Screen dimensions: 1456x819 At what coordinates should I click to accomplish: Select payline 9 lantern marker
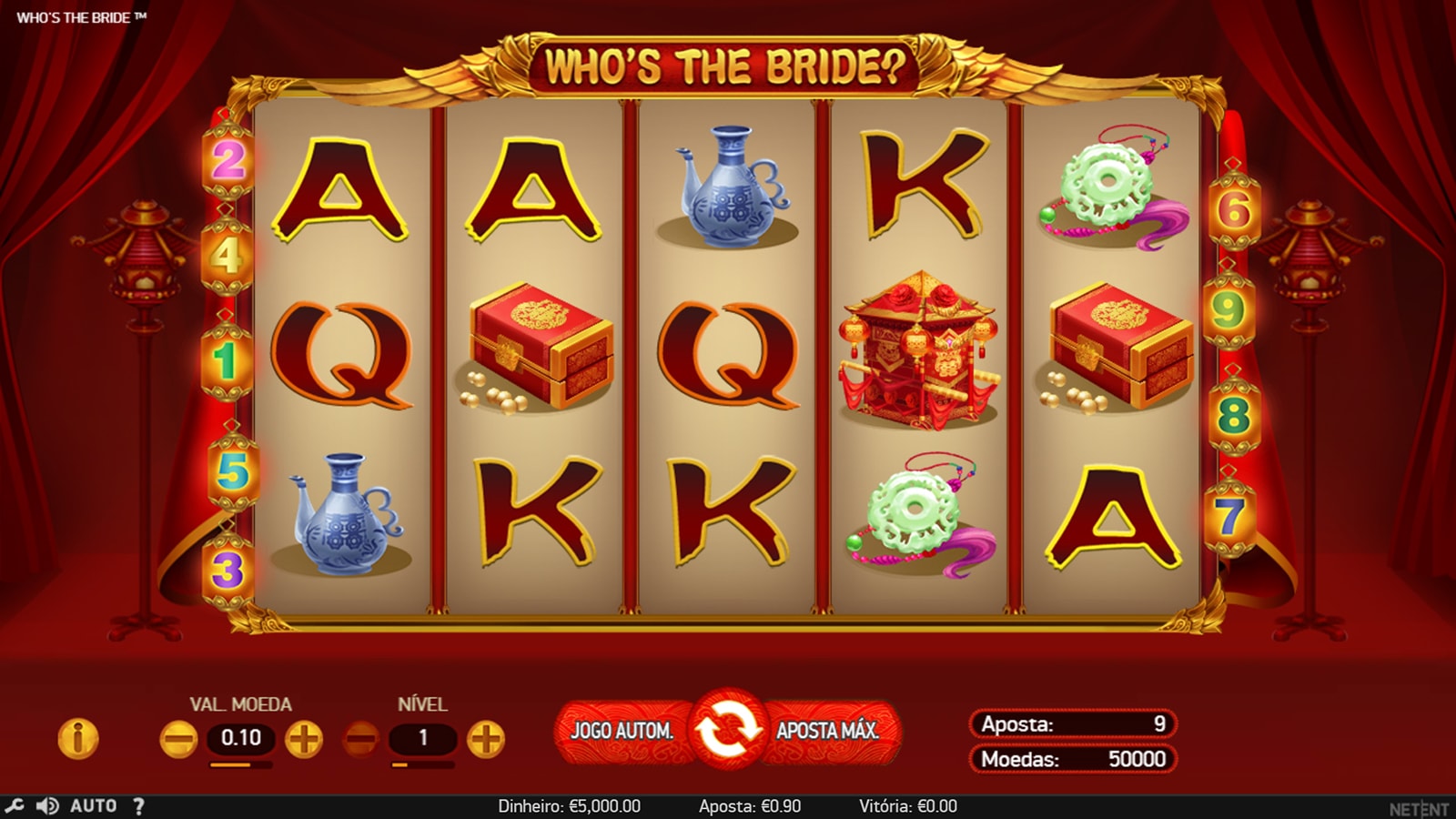click(x=1228, y=311)
